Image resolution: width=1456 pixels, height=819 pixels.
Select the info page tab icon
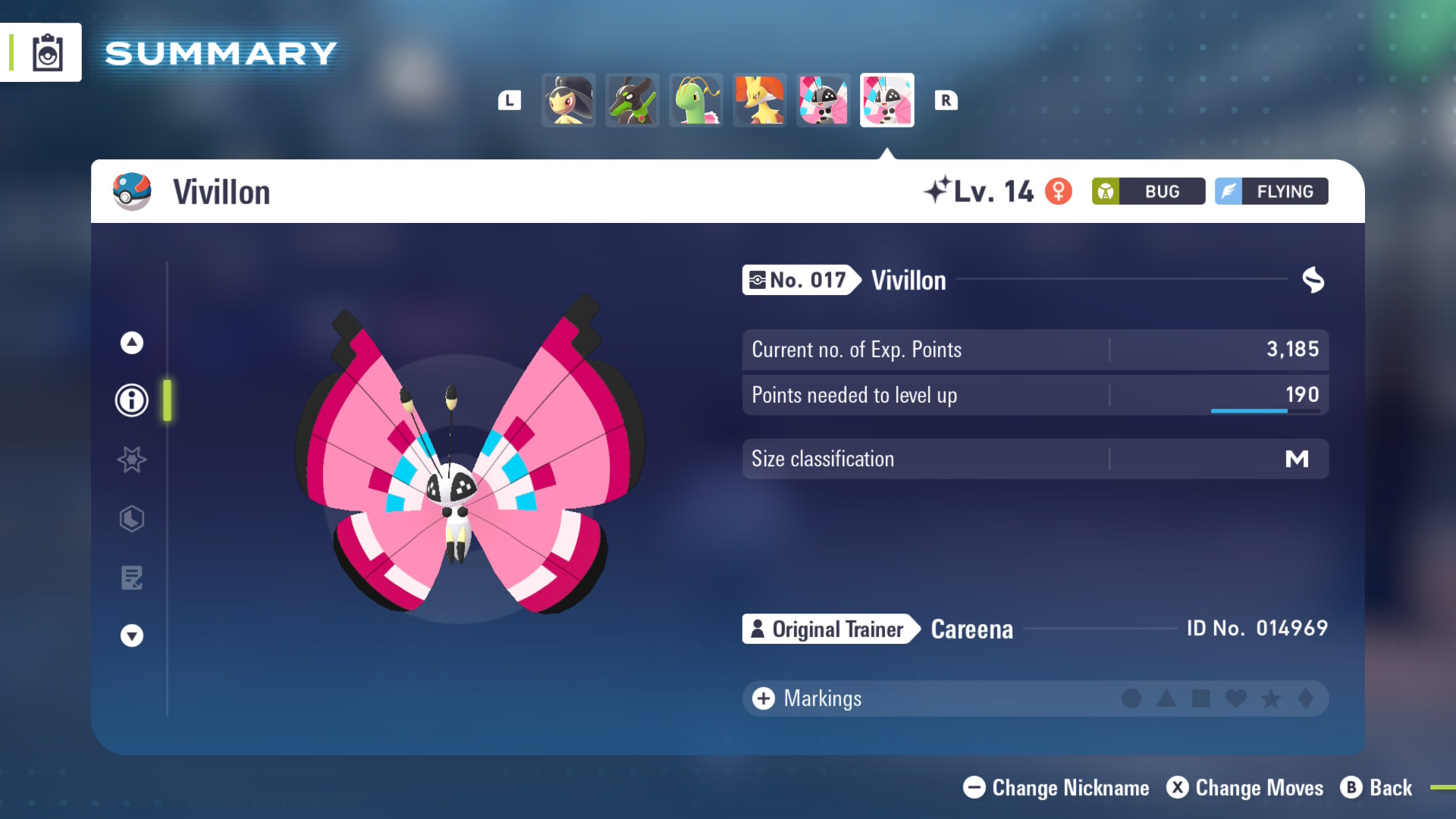click(132, 400)
